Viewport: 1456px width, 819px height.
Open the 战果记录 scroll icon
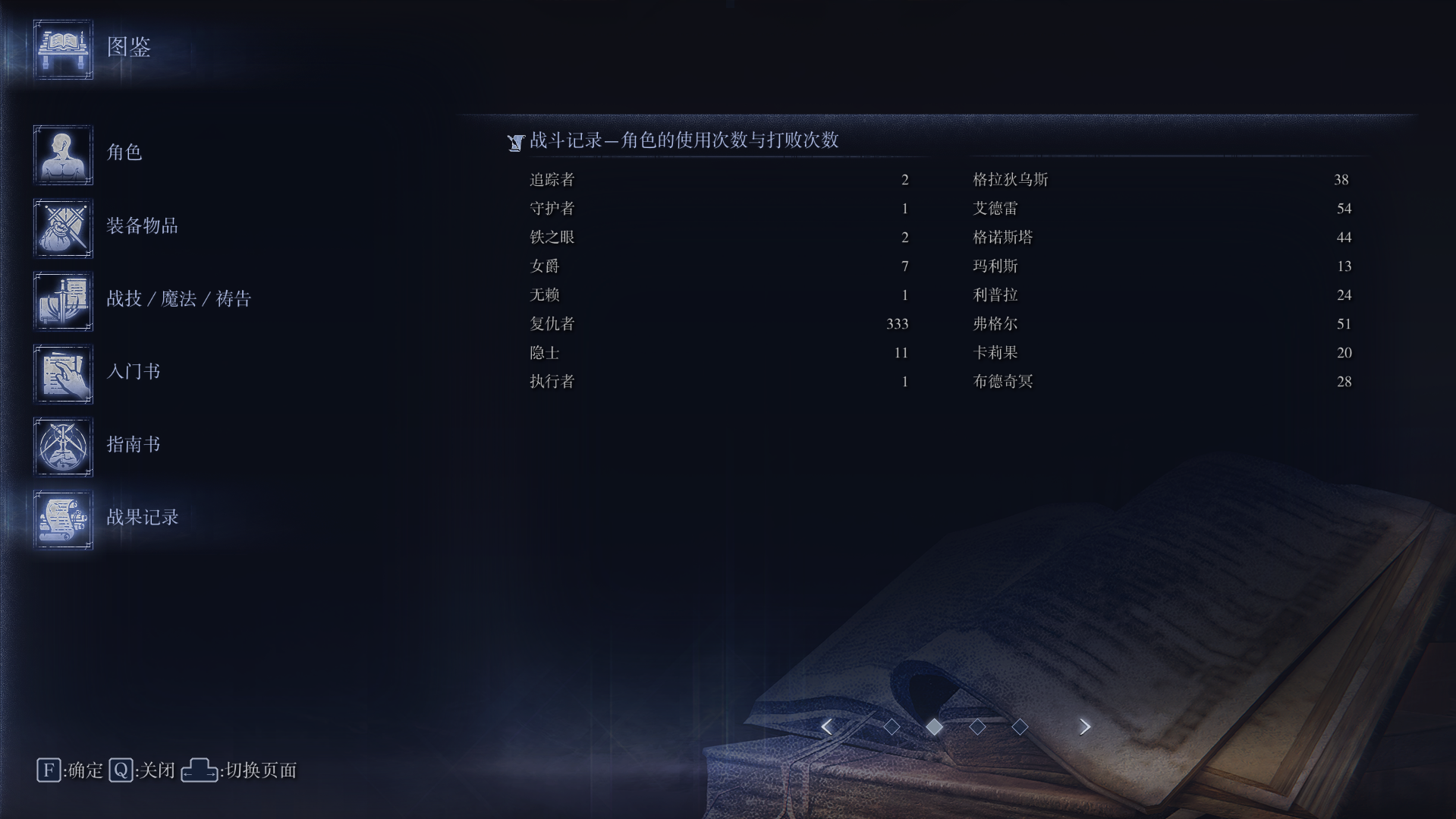tap(63, 519)
